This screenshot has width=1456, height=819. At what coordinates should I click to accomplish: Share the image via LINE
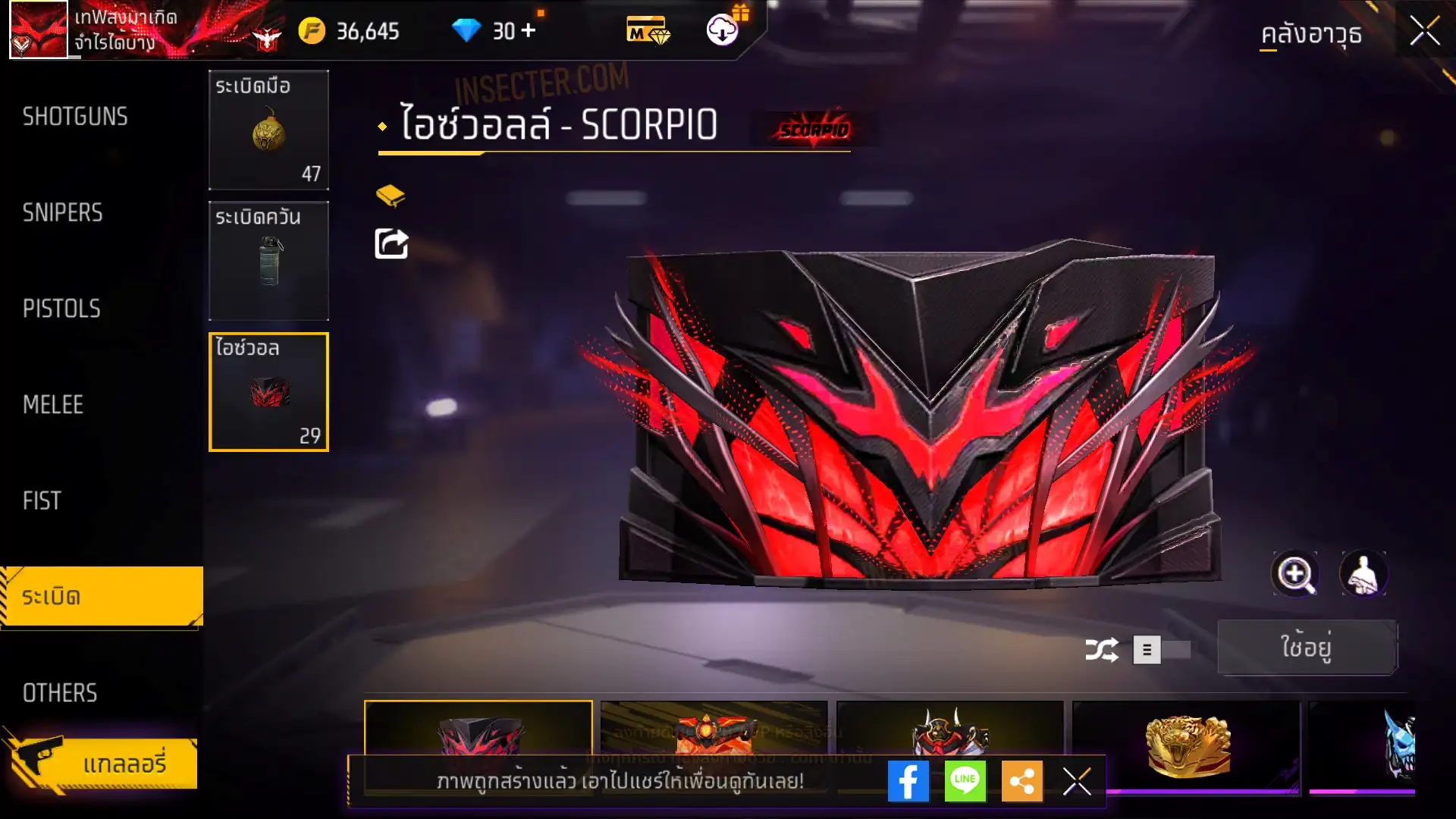click(965, 781)
